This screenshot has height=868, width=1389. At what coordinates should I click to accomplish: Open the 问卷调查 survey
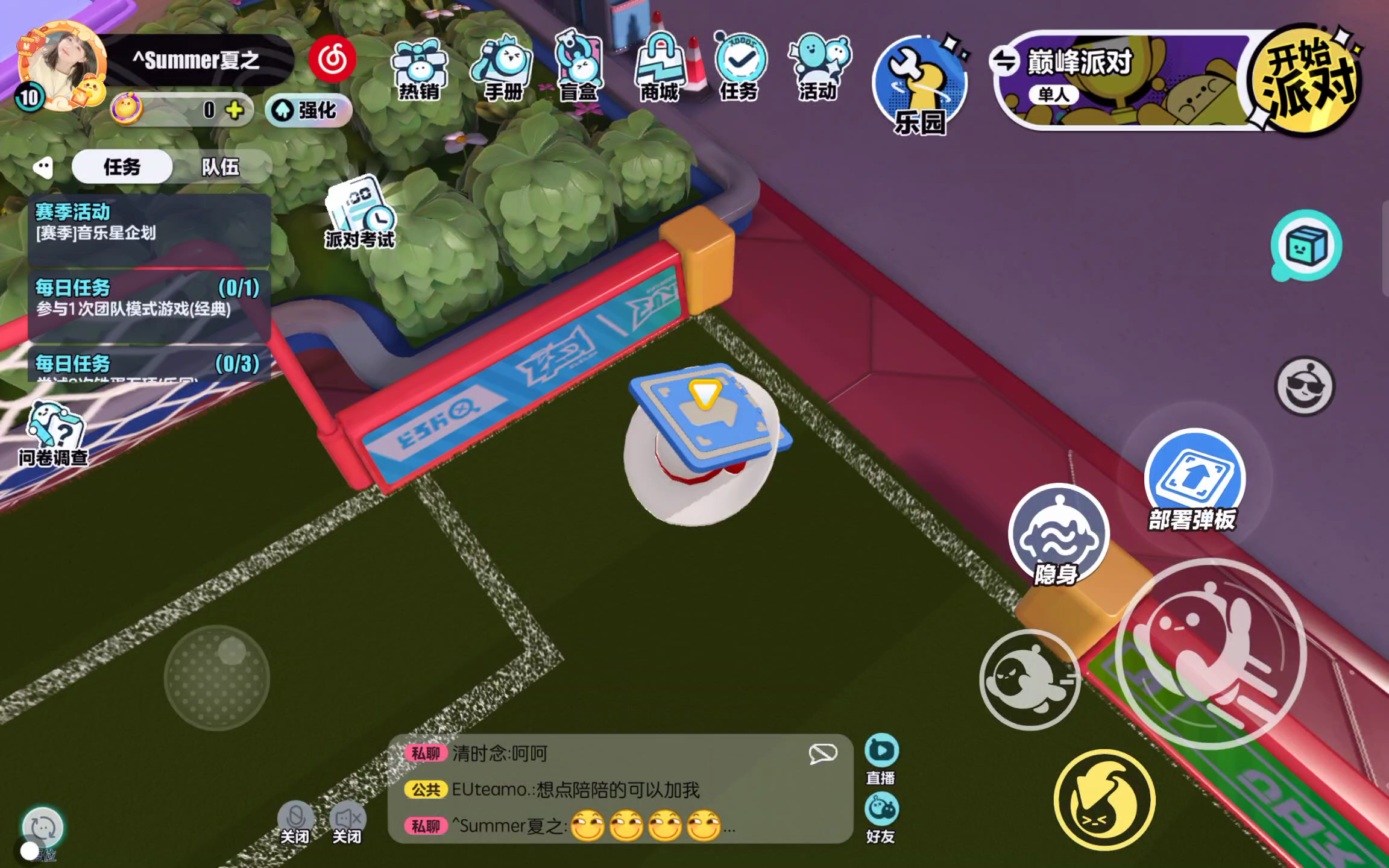[x=53, y=434]
